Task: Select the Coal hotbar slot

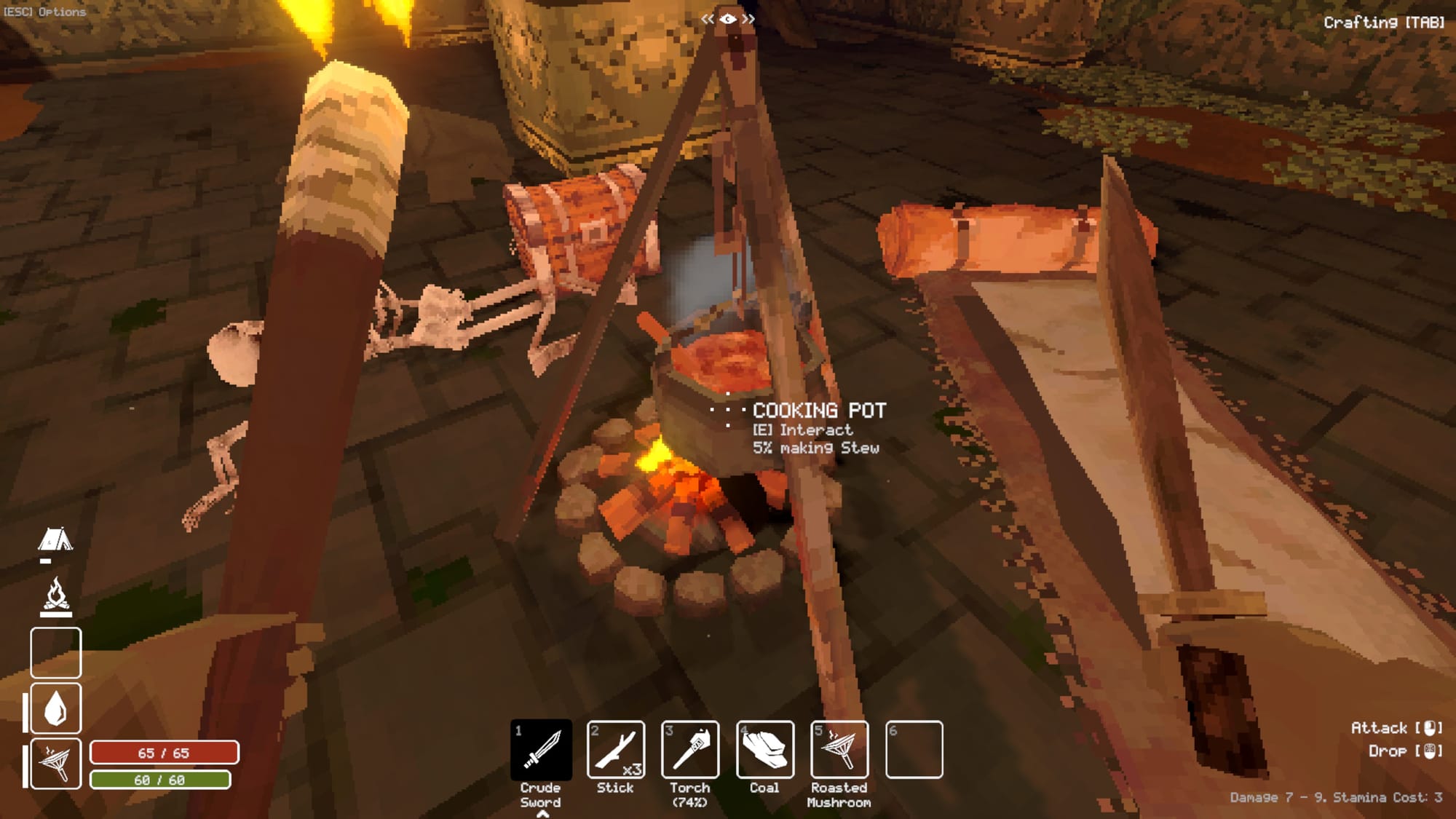Action: [x=765, y=750]
